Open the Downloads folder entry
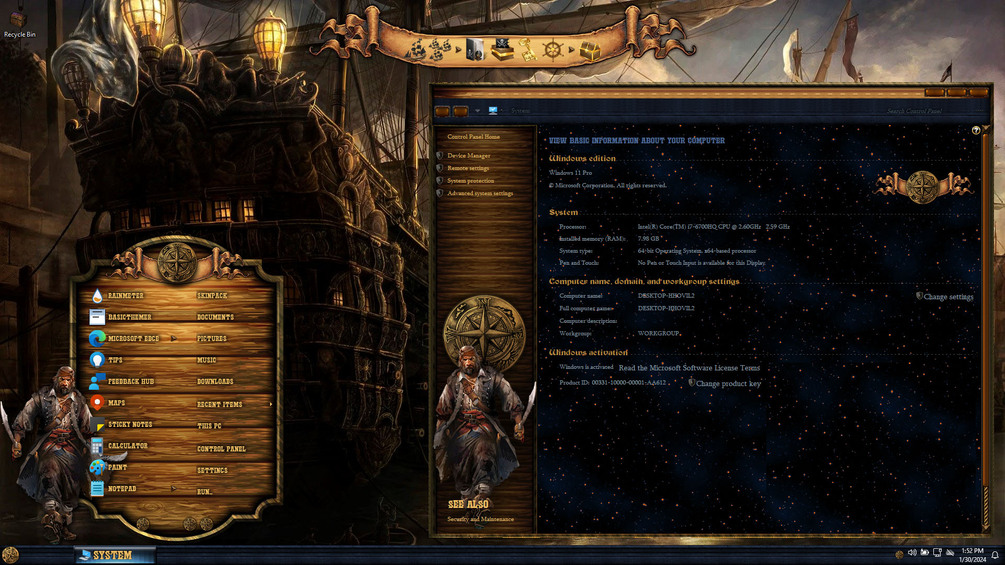 click(x=215, y=382)
